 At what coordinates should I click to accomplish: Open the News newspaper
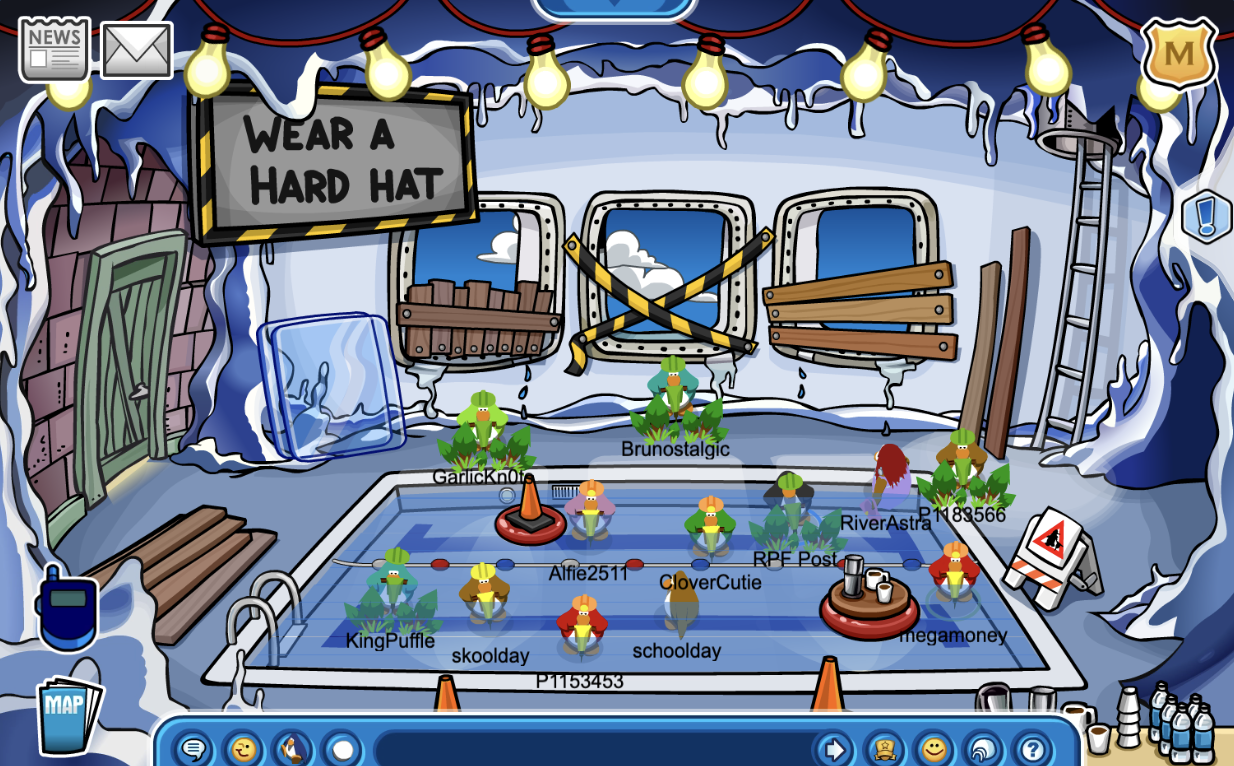coord(54,48)
